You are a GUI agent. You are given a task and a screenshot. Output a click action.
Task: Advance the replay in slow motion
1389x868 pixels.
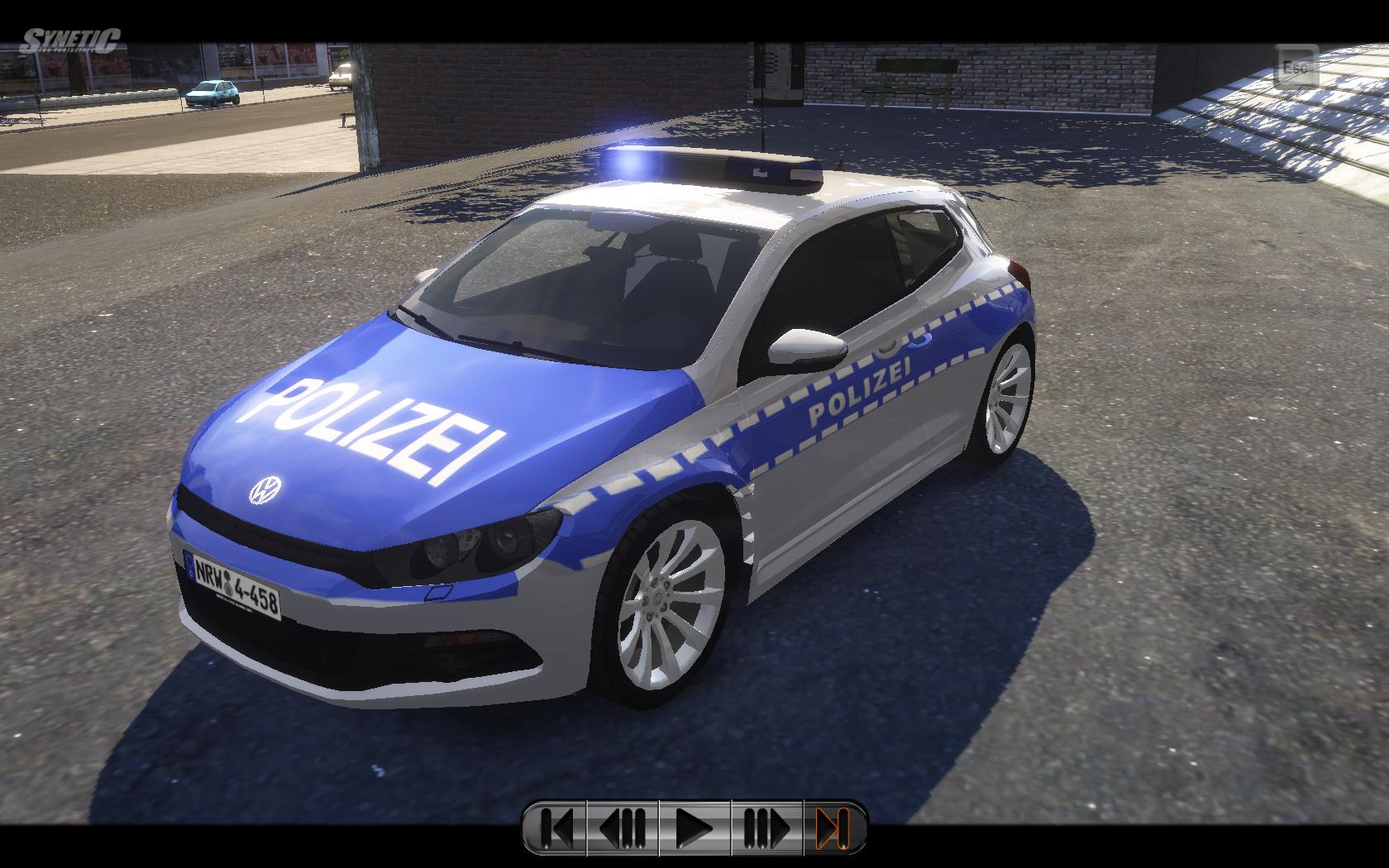[x=766, y=827]
